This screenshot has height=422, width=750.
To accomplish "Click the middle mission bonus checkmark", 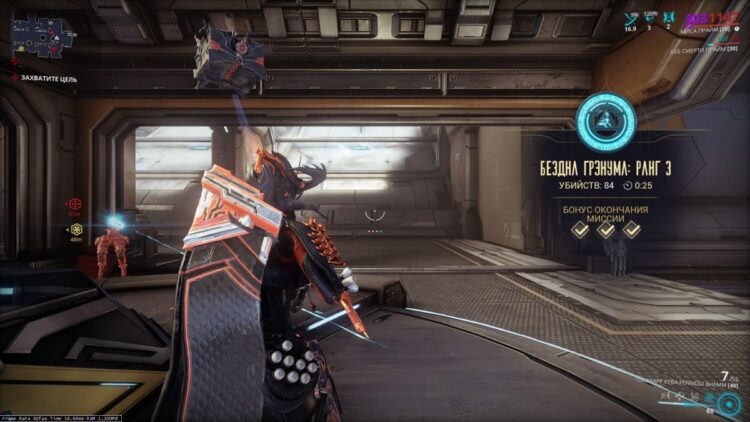I will (606, 229).
